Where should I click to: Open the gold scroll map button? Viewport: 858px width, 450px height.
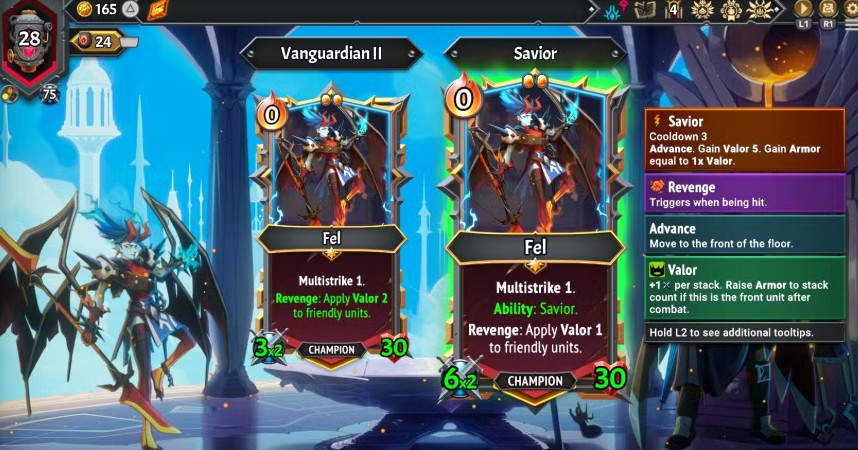tap(828, 8)
